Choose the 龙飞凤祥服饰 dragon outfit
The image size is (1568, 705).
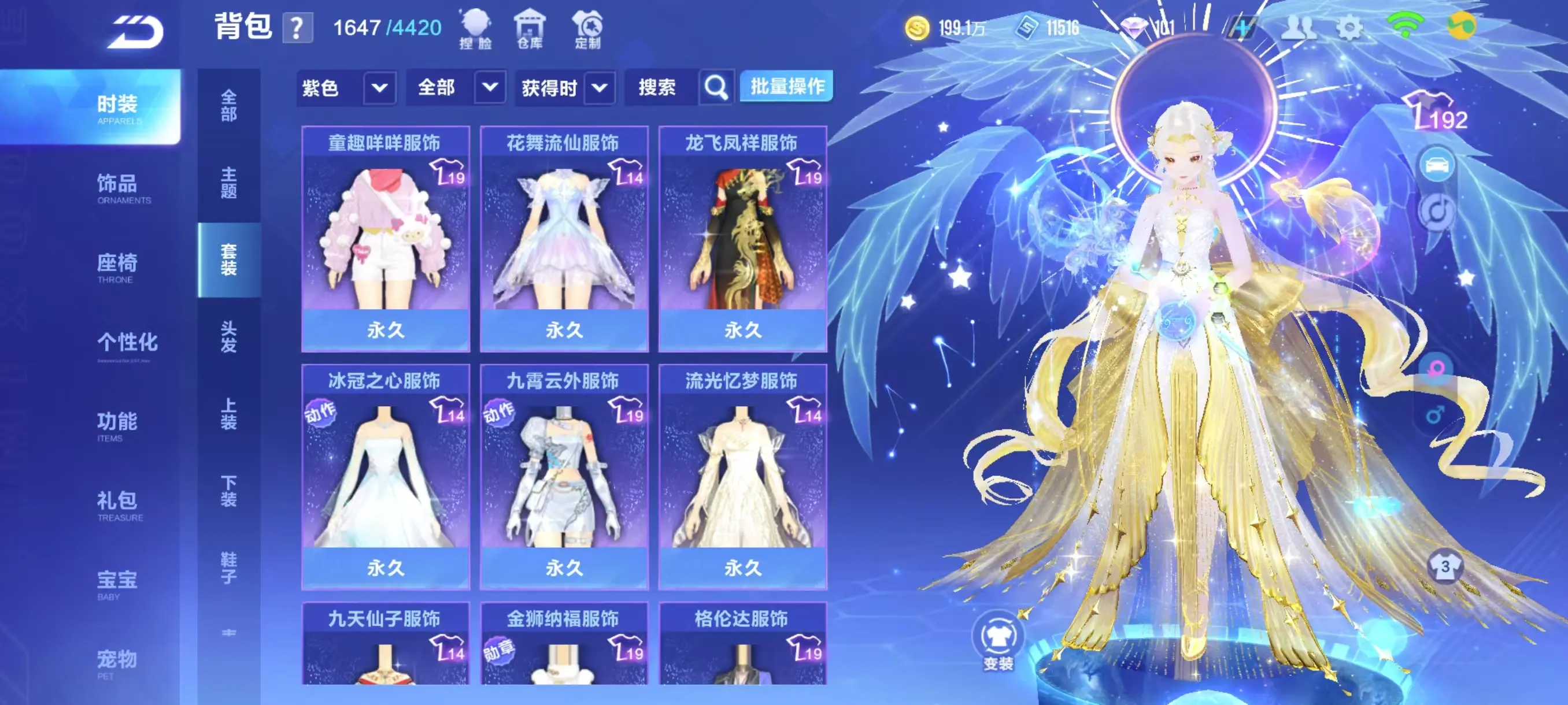[x=742, y=239]
